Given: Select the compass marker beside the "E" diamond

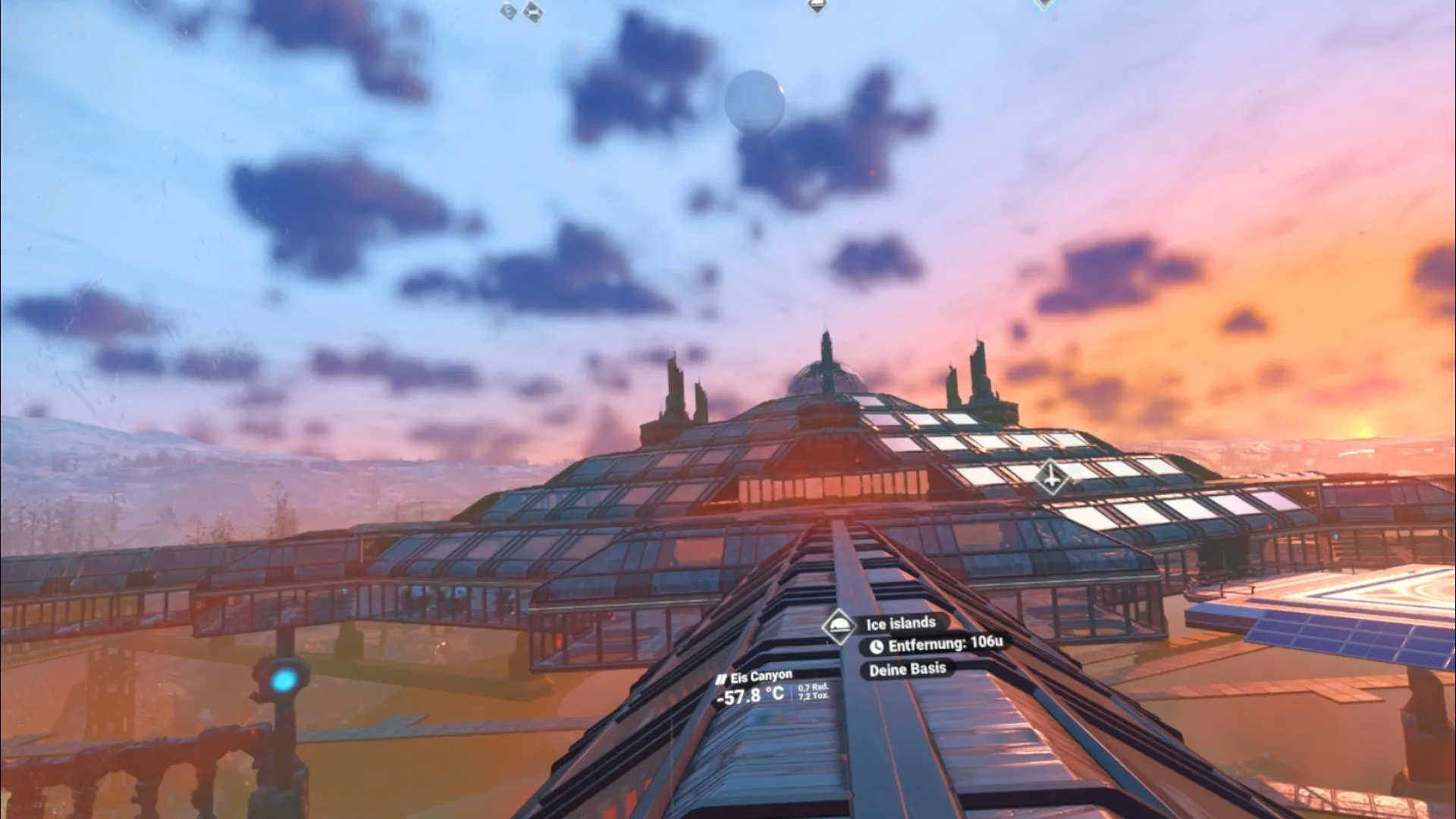Looking at the screenshot, I should (533, 11).
